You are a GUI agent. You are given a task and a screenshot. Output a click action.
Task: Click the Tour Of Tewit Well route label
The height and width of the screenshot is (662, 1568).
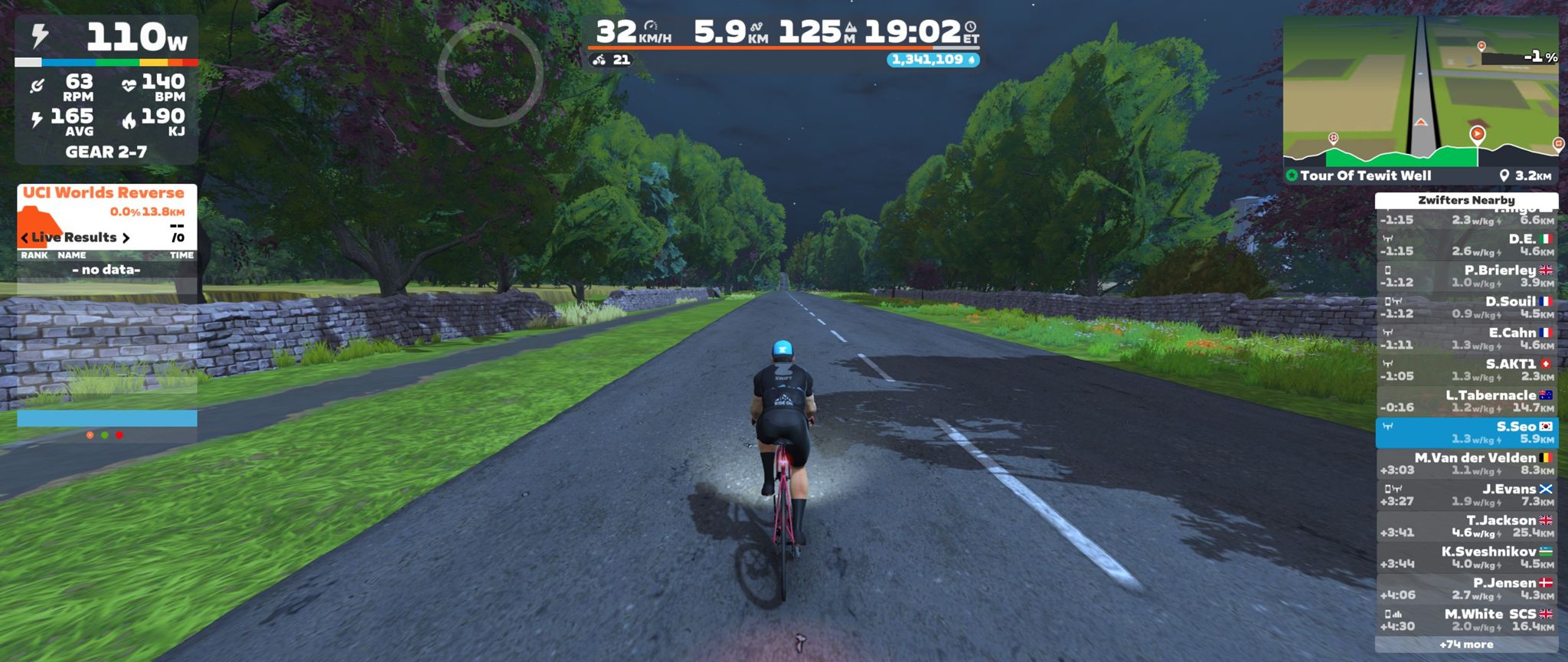pos(1365,175)
